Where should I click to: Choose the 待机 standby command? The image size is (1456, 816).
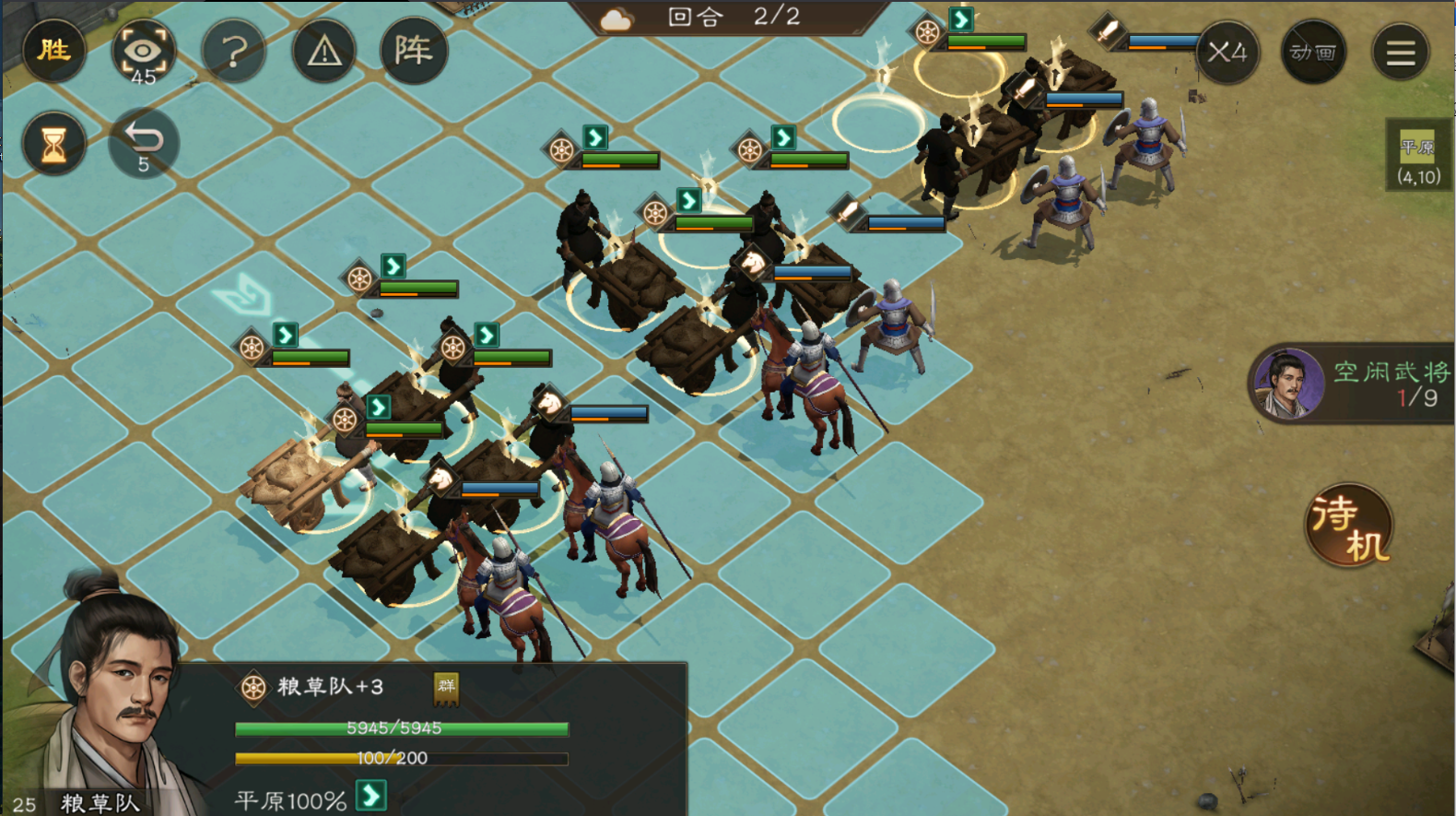click(1349, 526)
